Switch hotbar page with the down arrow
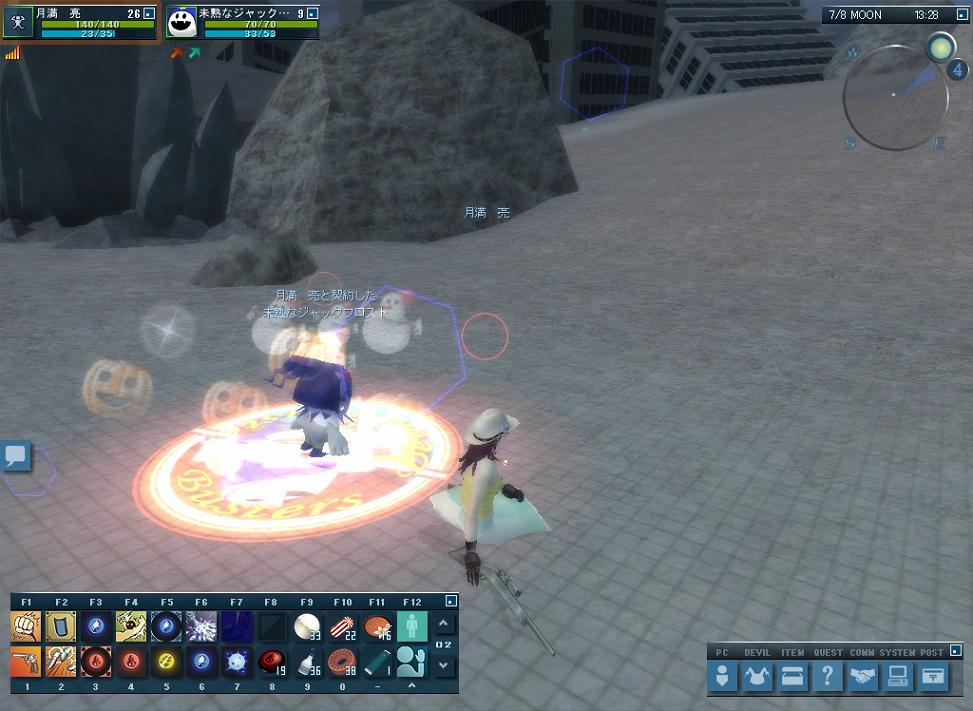The width and height of the screenshot is (973, 711). click(444, 665)
